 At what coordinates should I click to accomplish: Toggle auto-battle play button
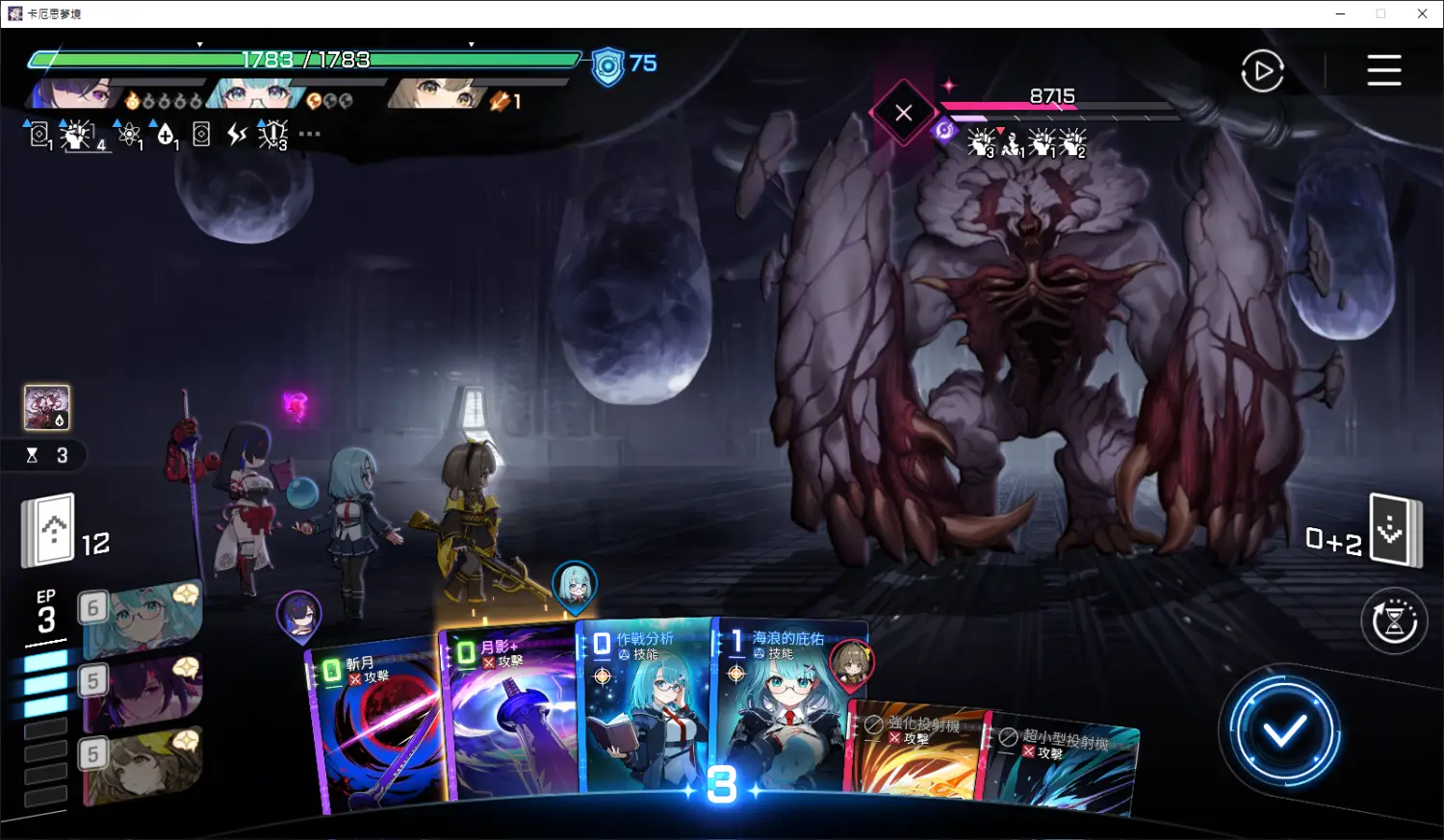pyautogui.click(x=1262, y=71)
